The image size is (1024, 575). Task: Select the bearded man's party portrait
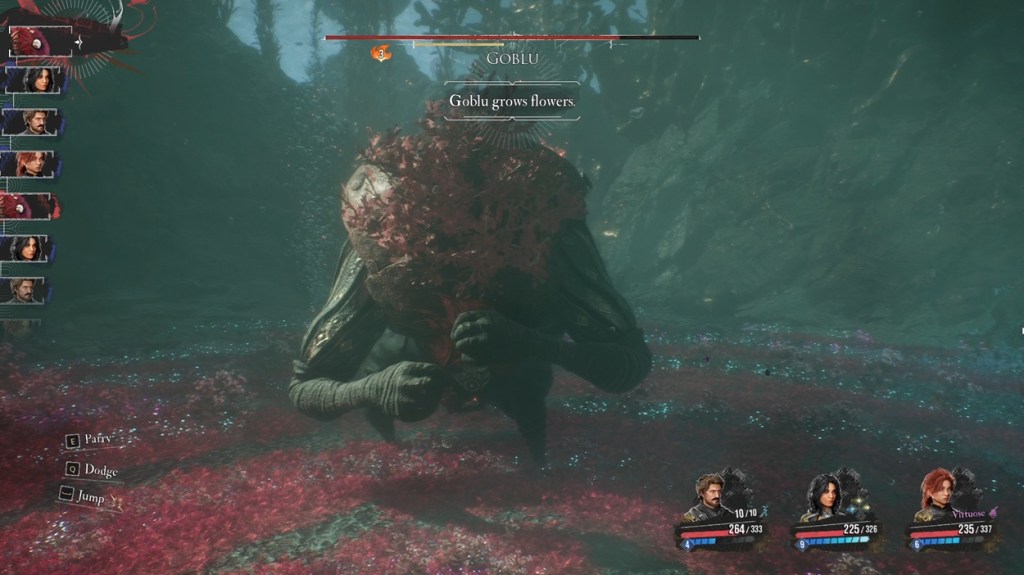tap(713, 497)
